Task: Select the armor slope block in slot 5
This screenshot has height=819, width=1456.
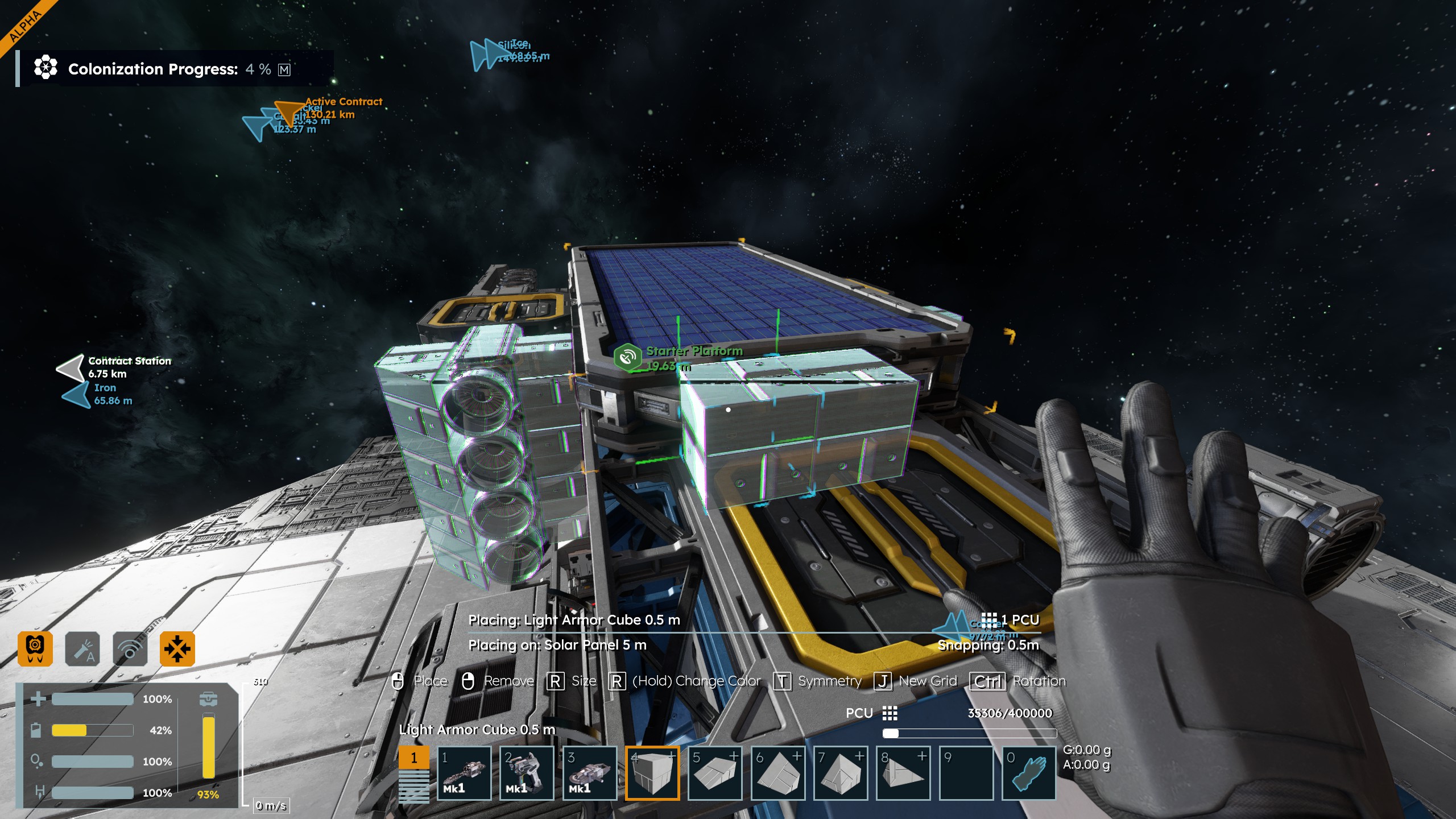Action: pos(715,773)
